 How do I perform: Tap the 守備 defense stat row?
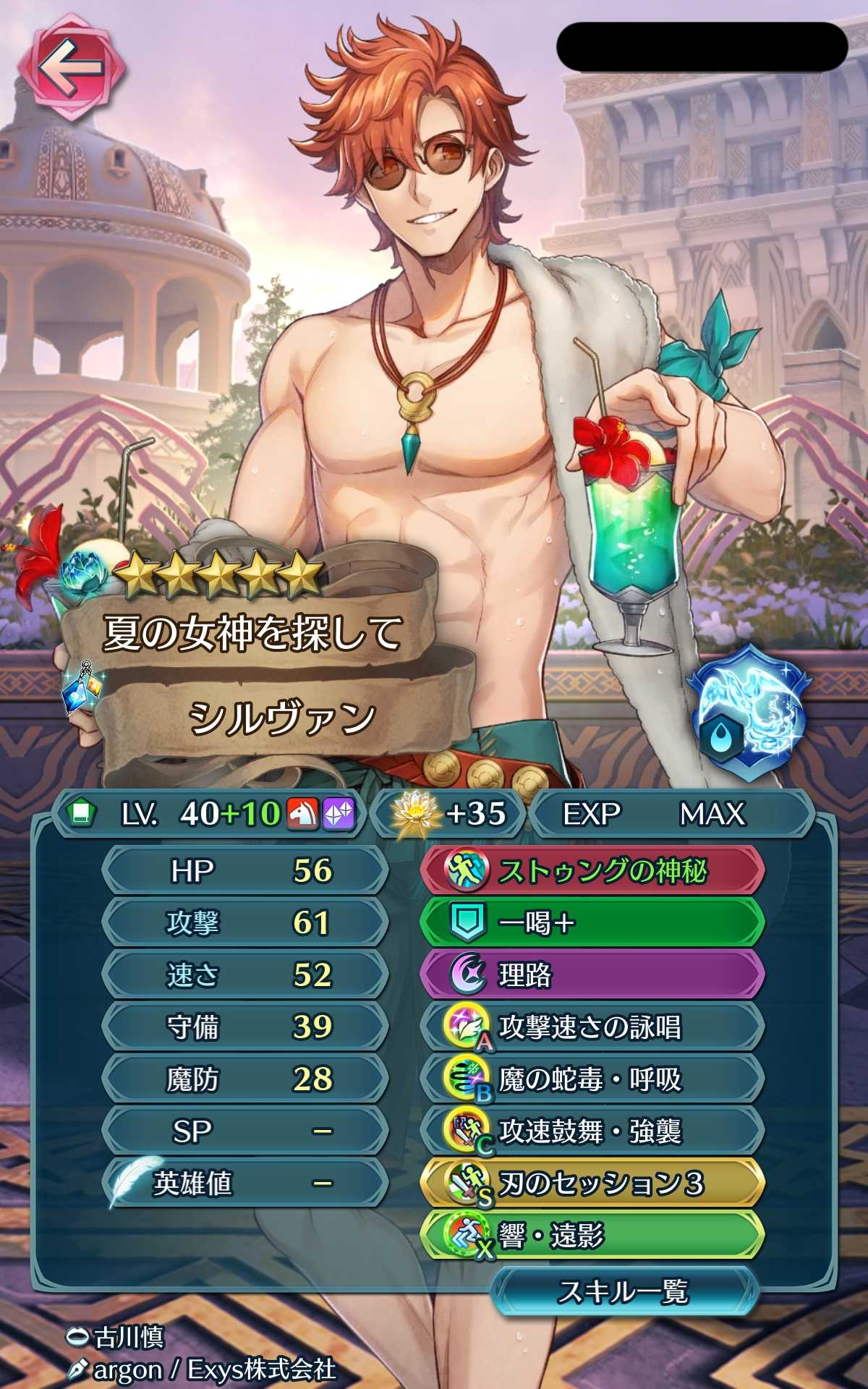coord(244,1027)
